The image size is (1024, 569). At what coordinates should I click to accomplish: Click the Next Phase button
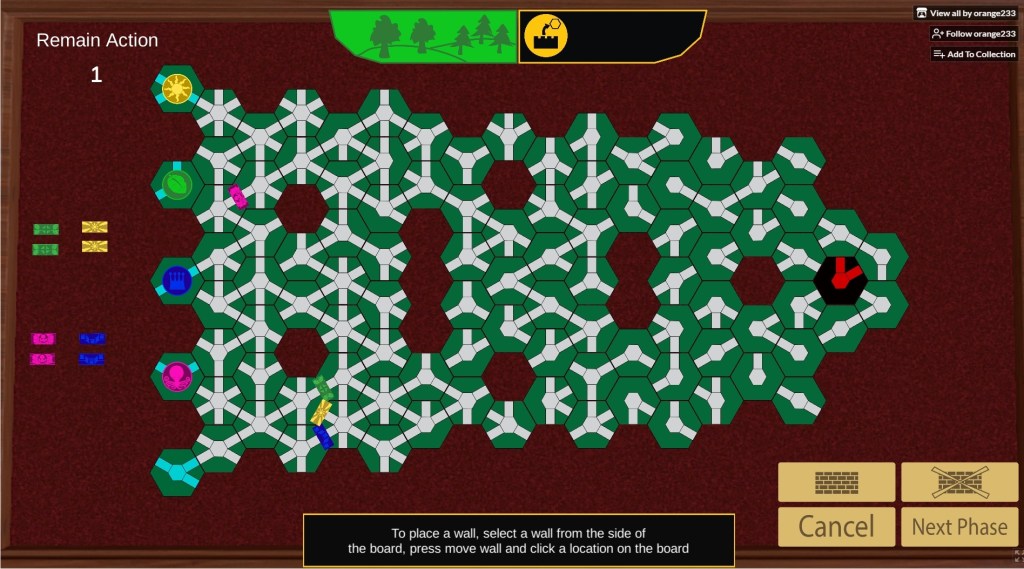pos(959,526)
